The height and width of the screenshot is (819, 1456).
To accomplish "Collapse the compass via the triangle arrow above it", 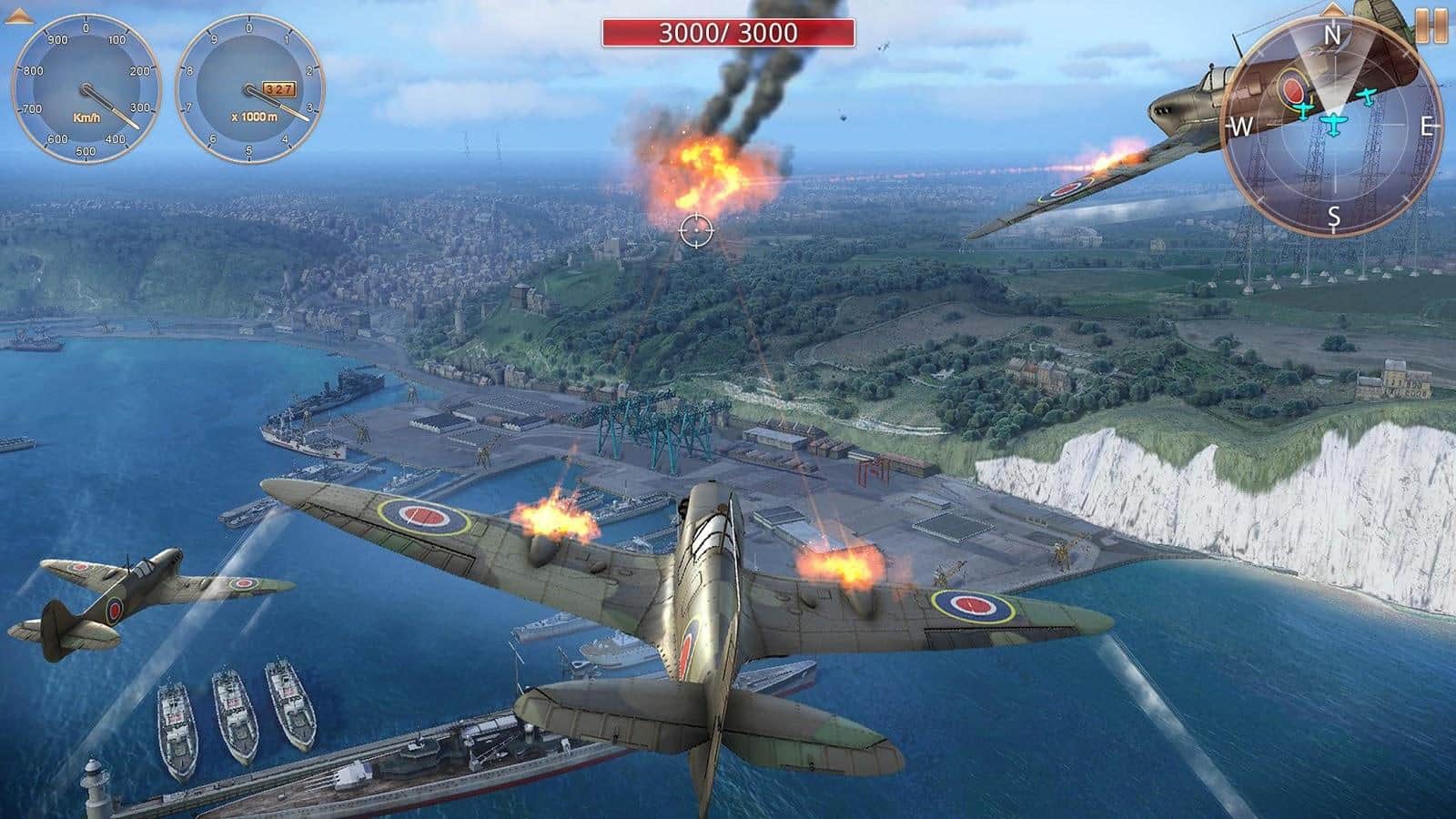I will 1332,12.
